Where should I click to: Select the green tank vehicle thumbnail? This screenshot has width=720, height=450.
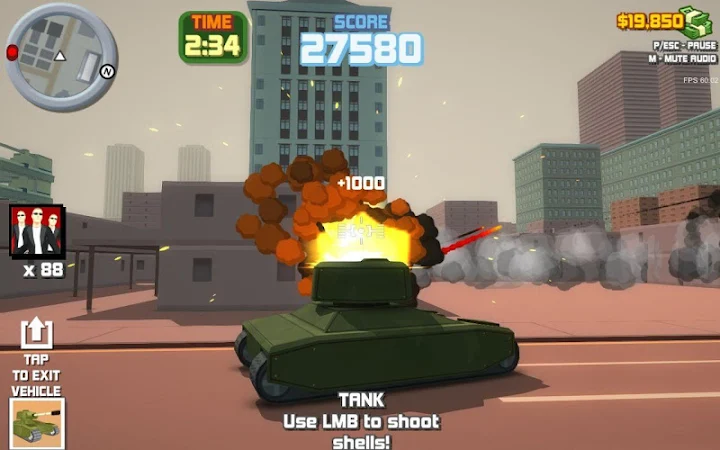coord(36,421)
